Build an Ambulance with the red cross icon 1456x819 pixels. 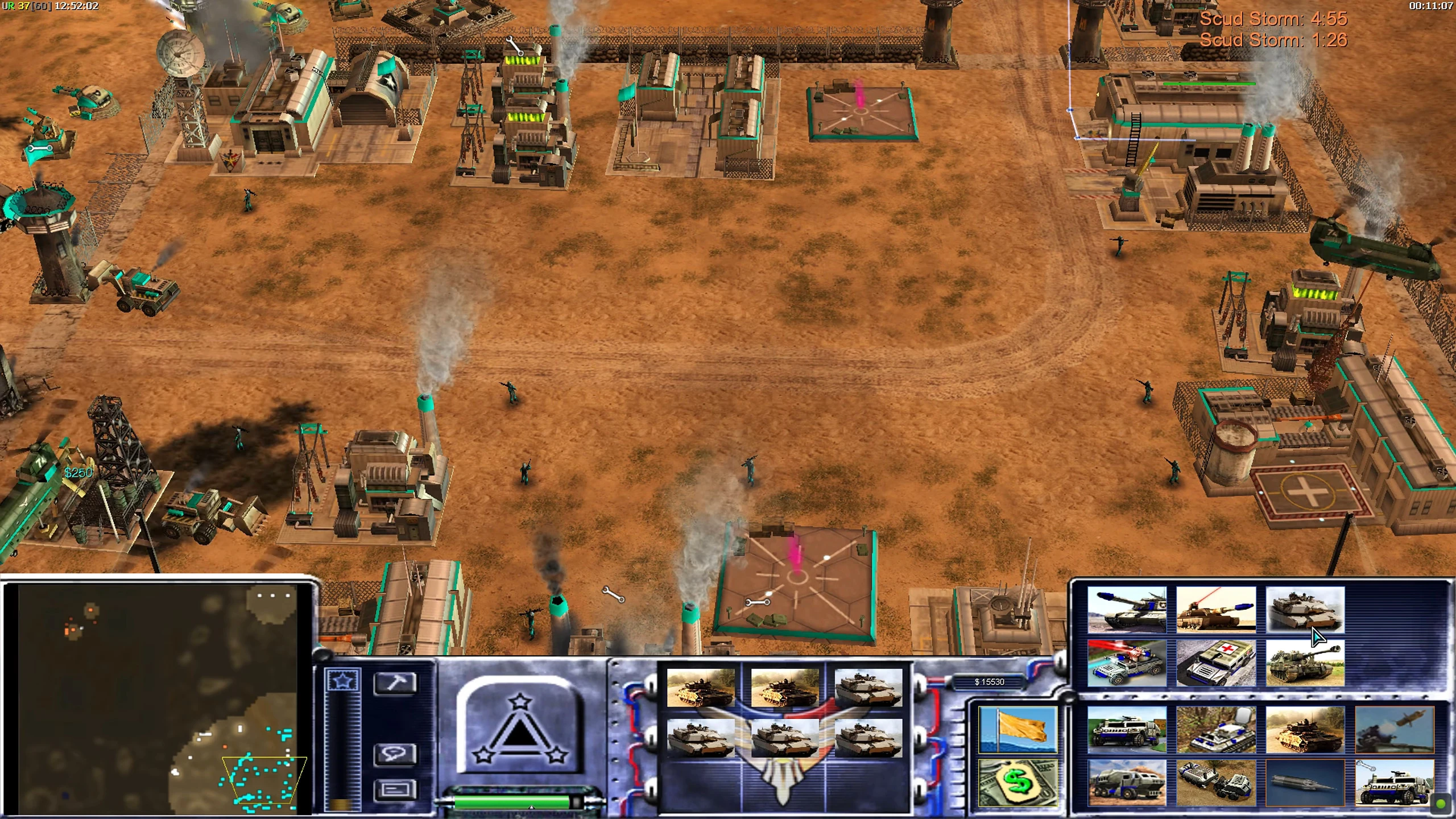pos(1216,663)
